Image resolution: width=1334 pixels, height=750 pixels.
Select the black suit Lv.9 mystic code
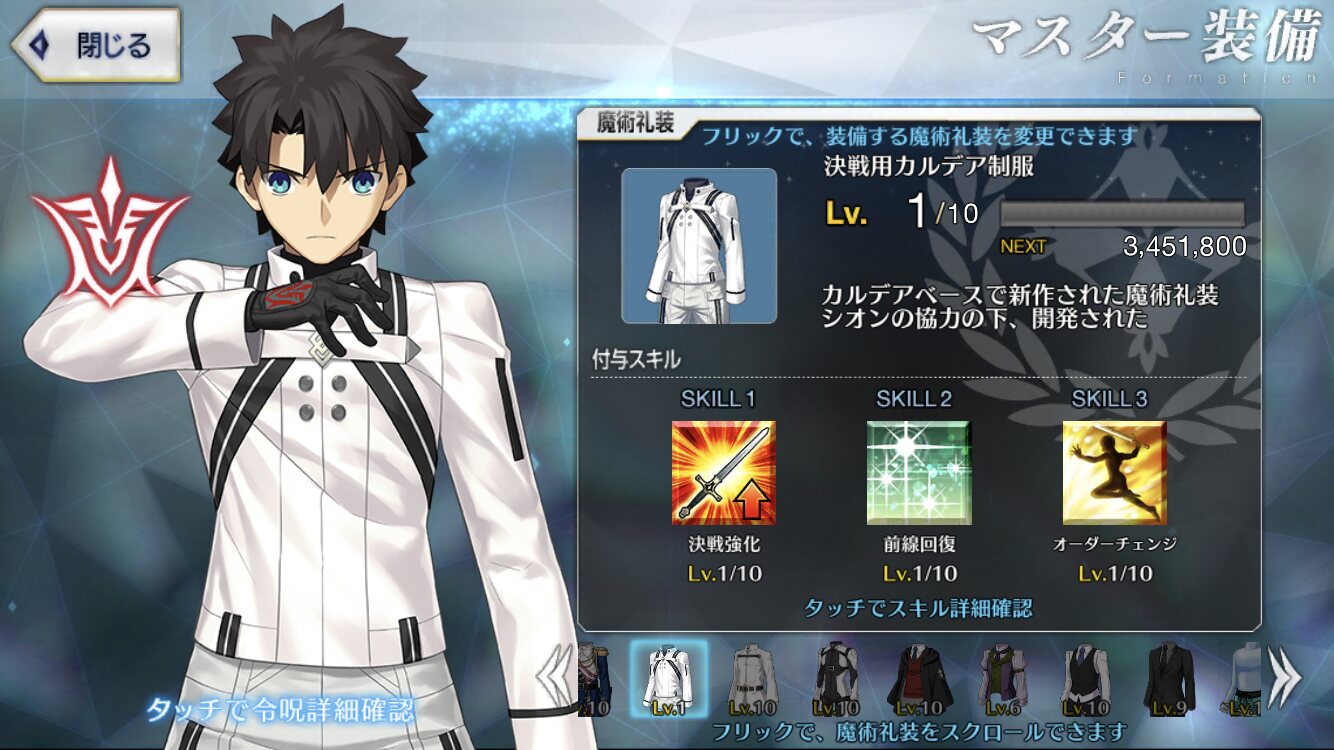point(1165,679)
